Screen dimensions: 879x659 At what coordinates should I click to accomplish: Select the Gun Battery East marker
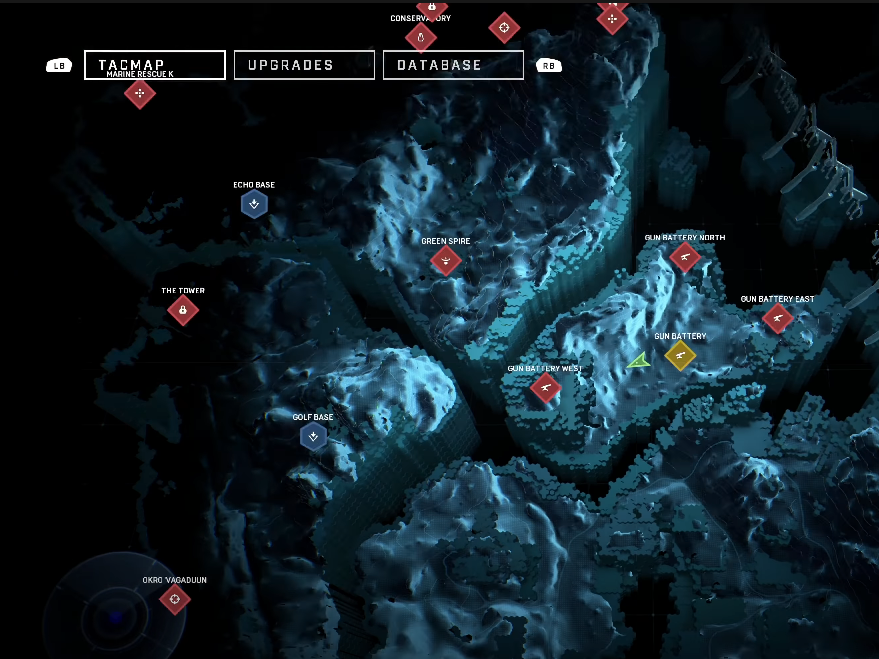pos(777,318)
